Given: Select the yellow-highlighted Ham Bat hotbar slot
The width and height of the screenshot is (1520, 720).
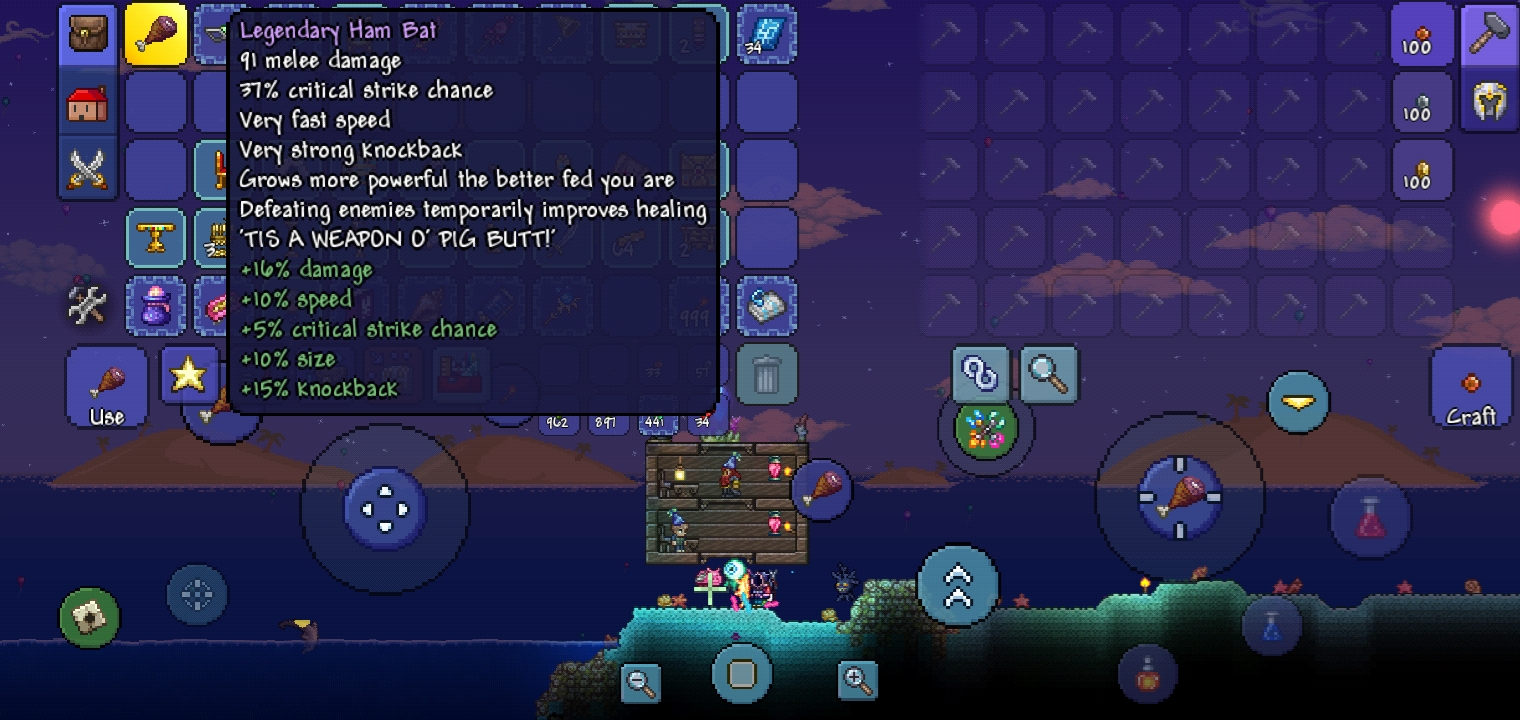Looking at the screenshot, I should pos(156,36).
